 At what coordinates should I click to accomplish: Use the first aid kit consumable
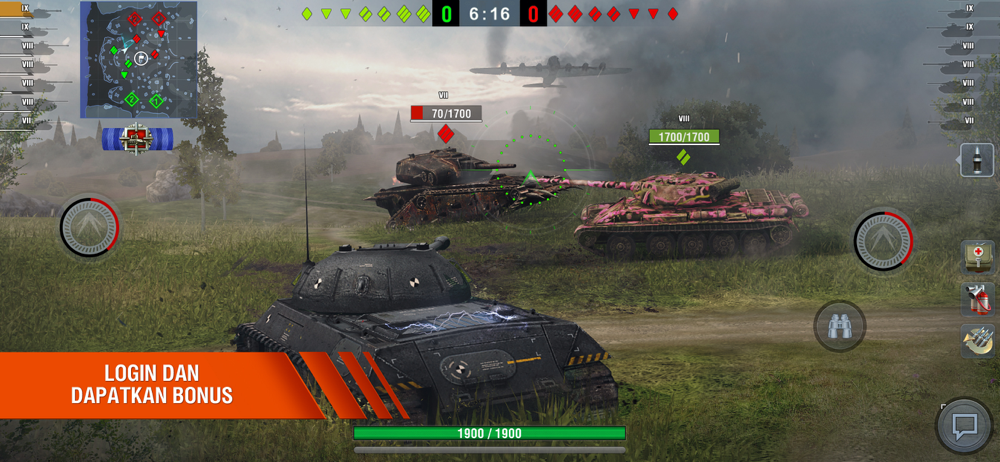(976, 256)
